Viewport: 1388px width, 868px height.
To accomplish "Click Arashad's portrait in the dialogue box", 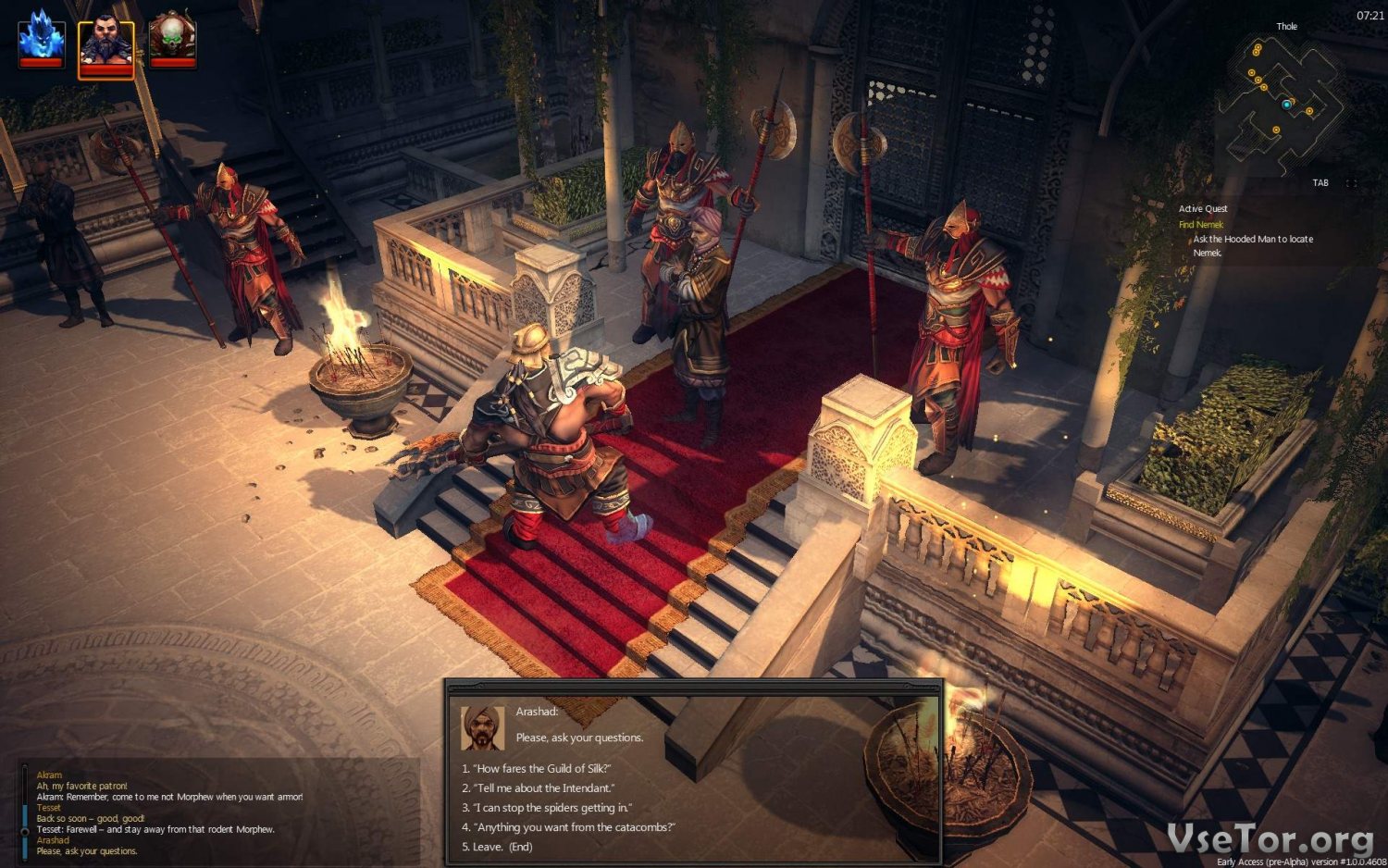I will pyautogui.click(x=482, y=728).
